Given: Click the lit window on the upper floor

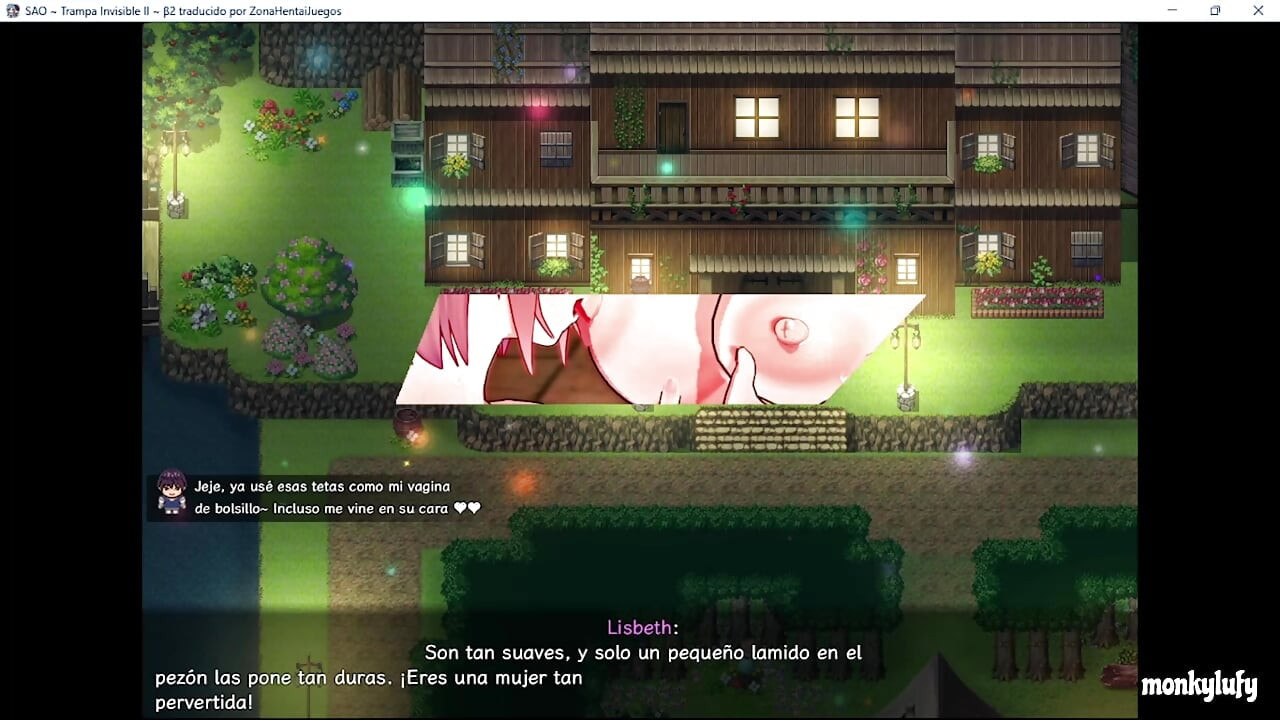Looking at the screenshot, I should pos(755,115).
